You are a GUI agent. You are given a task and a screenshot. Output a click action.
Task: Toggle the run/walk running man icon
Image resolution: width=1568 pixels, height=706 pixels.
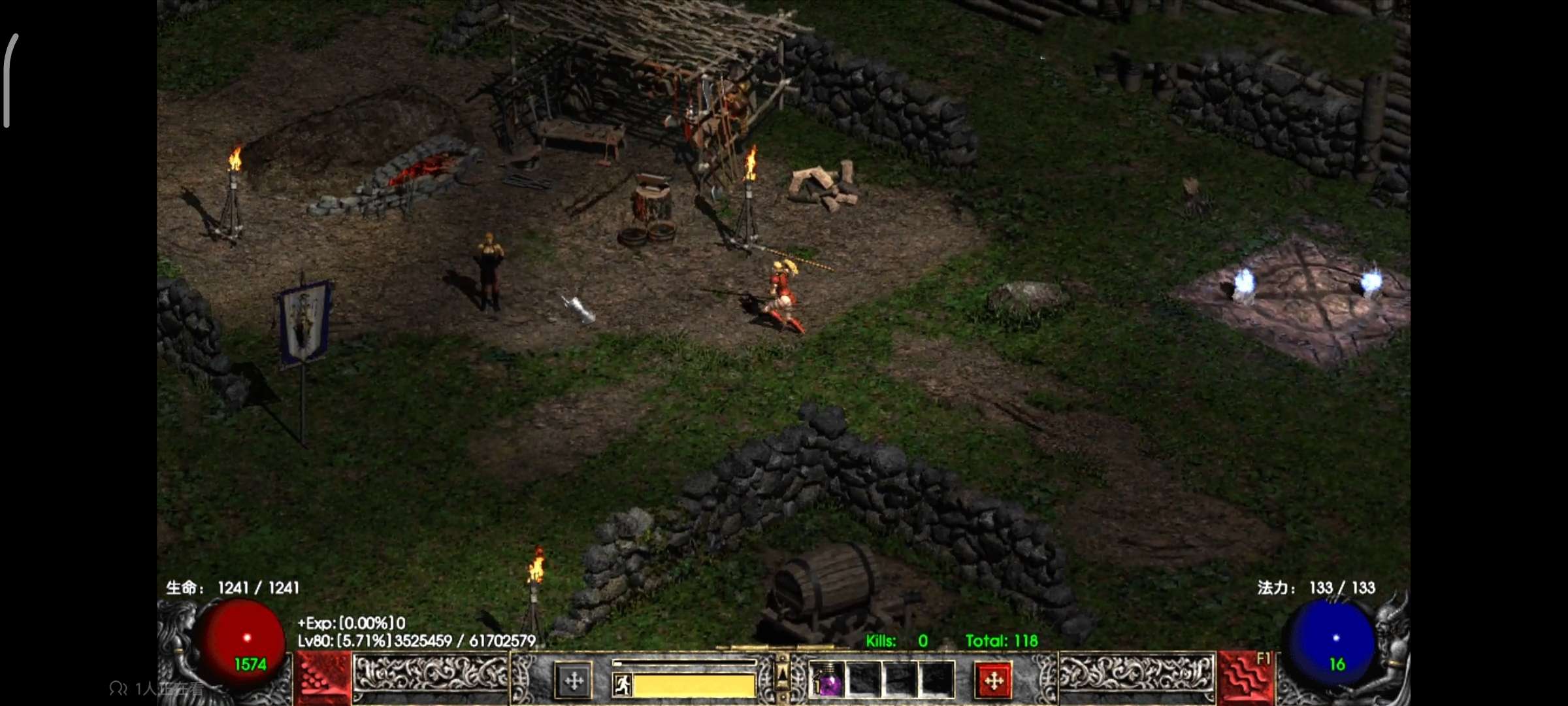click(623, 685)
